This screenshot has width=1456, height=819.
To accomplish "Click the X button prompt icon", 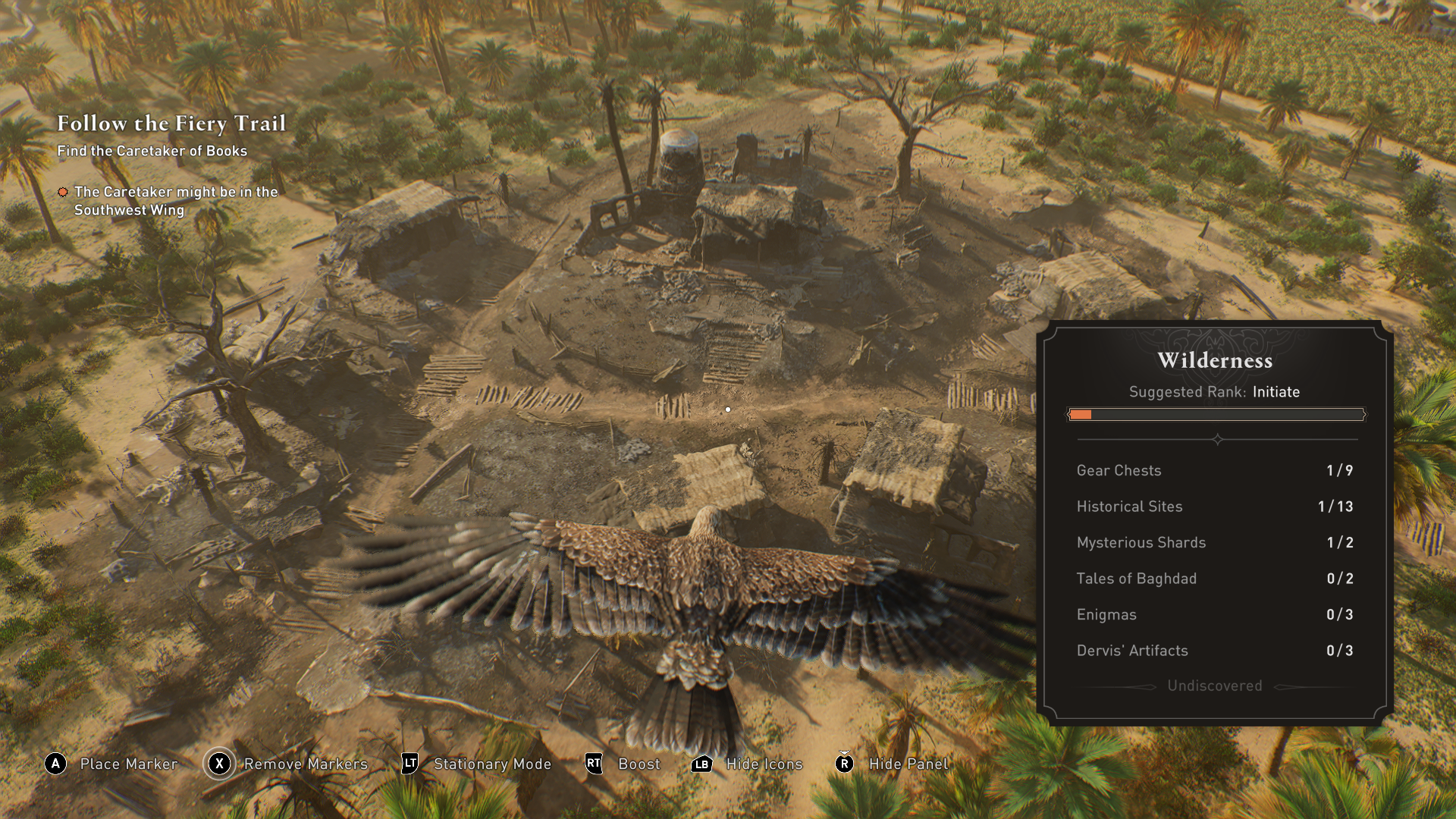I will coord(218,764).
